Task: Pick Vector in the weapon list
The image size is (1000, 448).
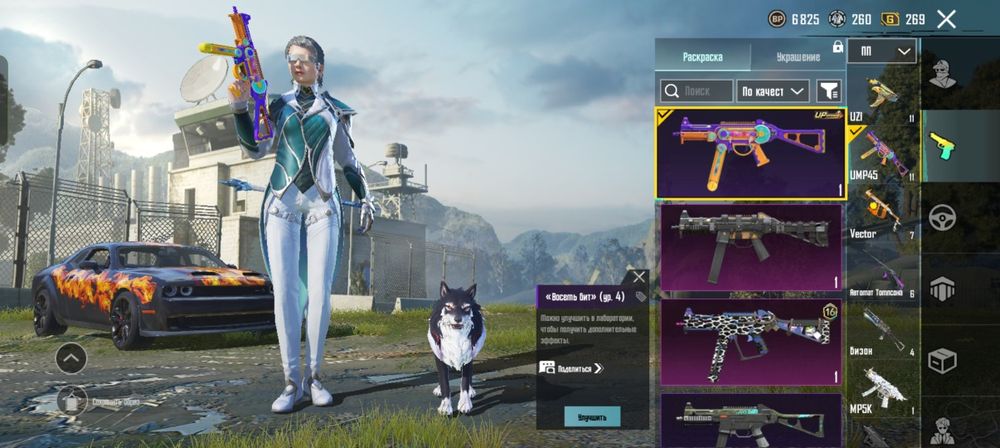Action: click(881, 212)
